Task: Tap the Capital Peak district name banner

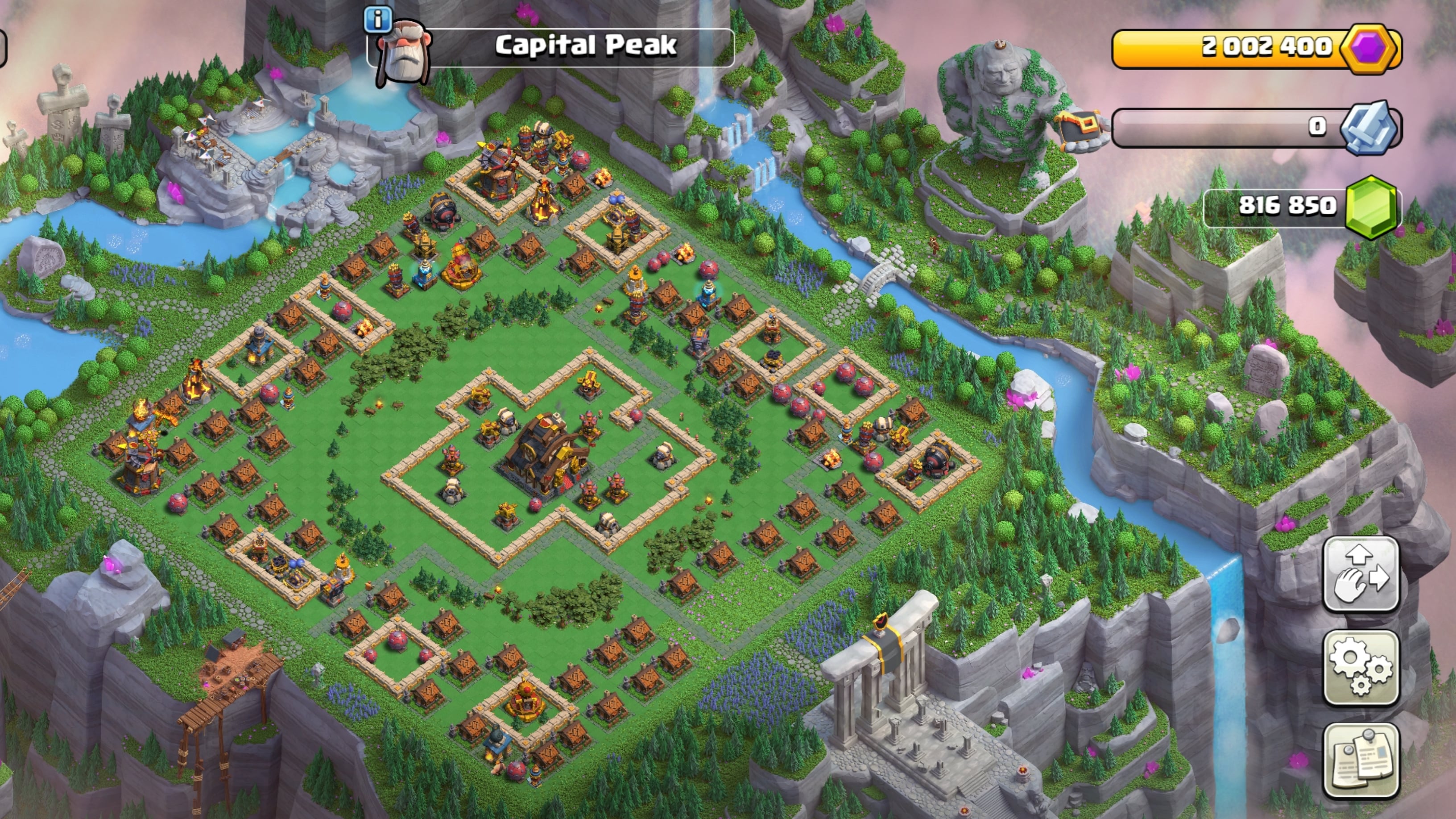Action: click(584, 46)
